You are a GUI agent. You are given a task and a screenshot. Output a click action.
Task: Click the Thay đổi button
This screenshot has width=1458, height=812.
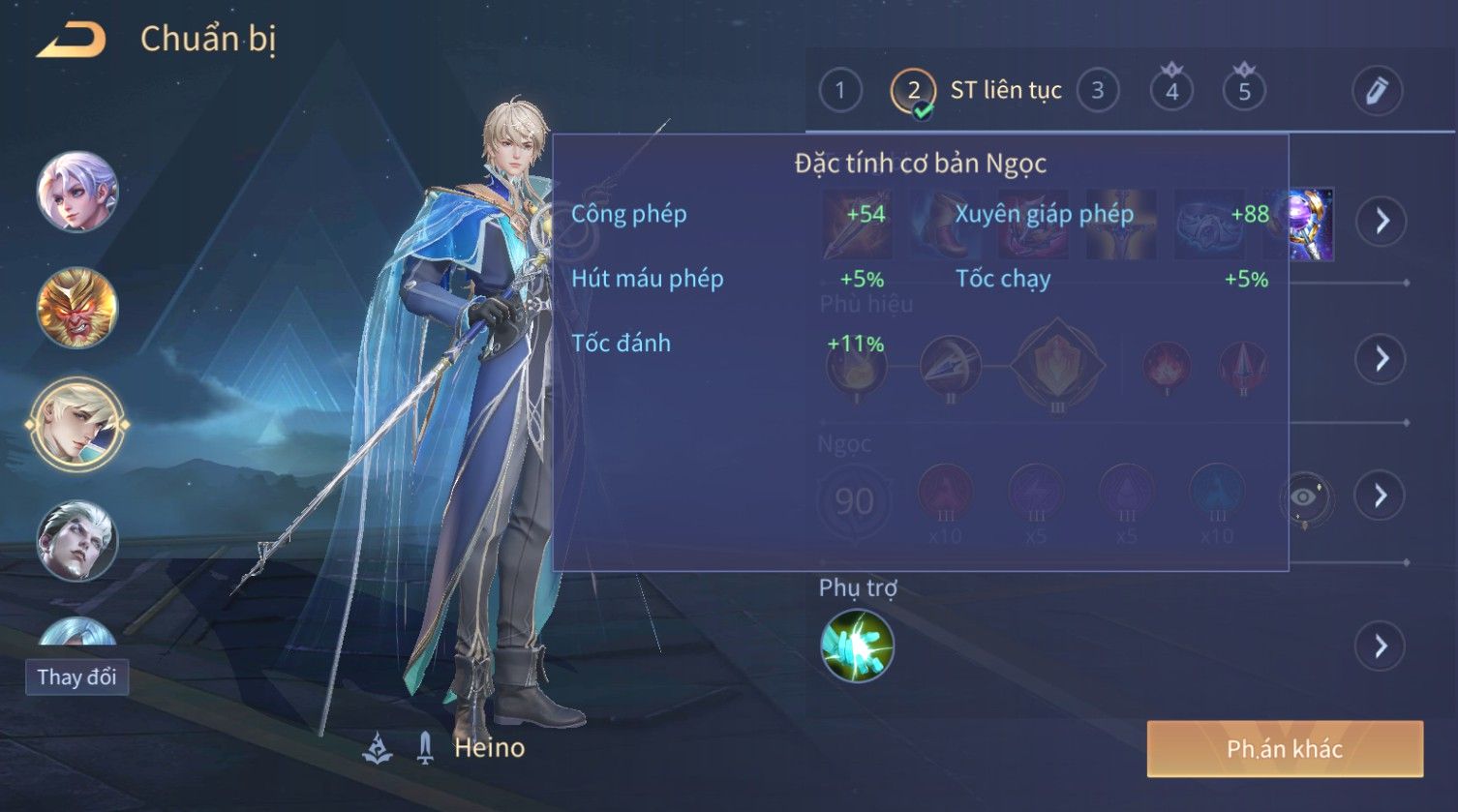76,677
